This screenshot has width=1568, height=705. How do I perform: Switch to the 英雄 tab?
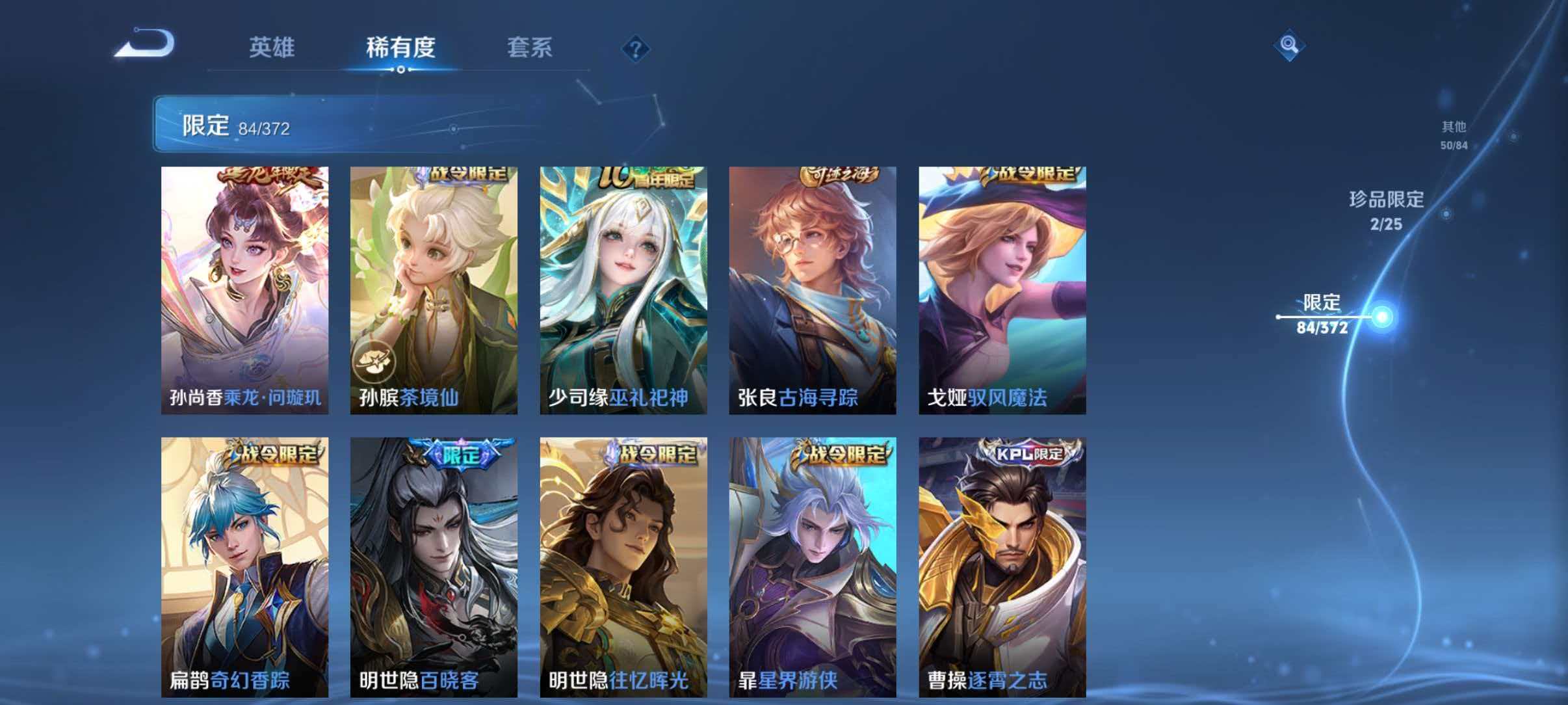pos(273,47)
